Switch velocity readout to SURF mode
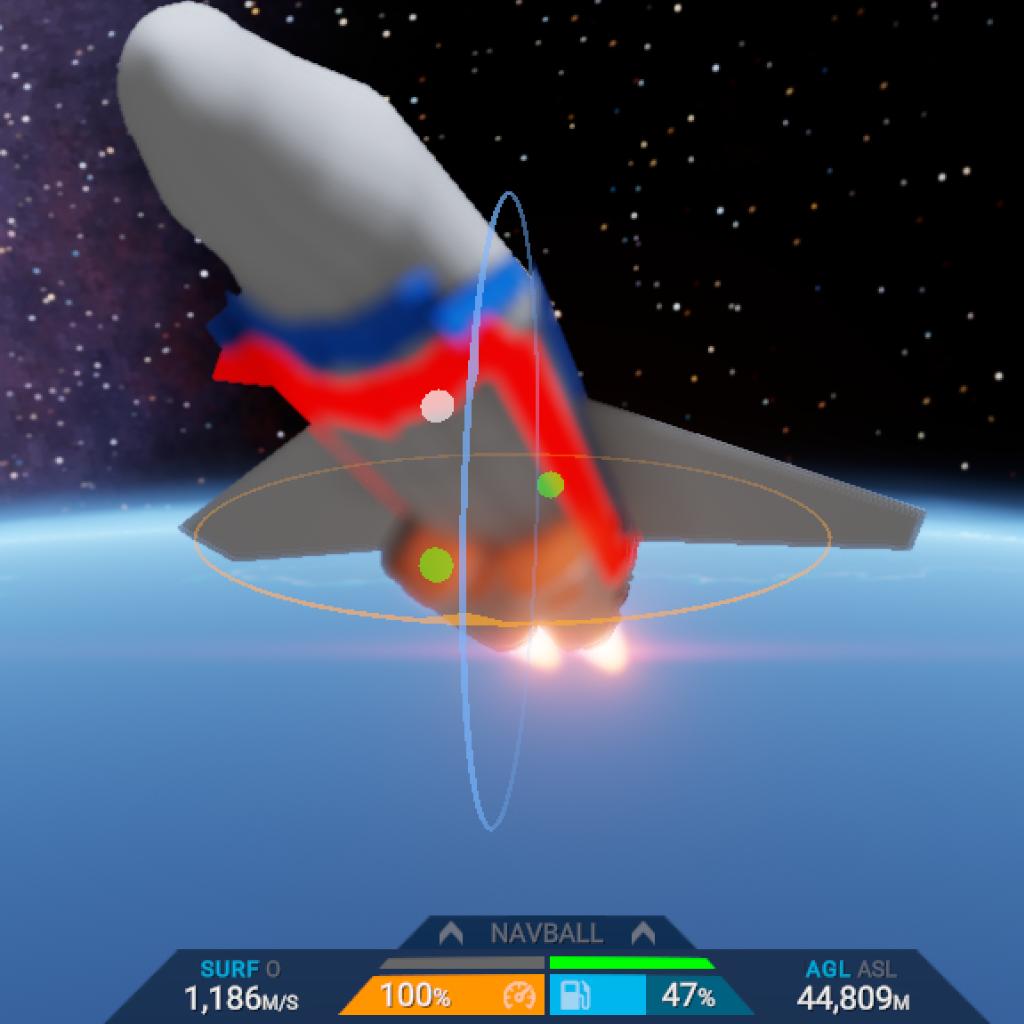 (230, 969)
